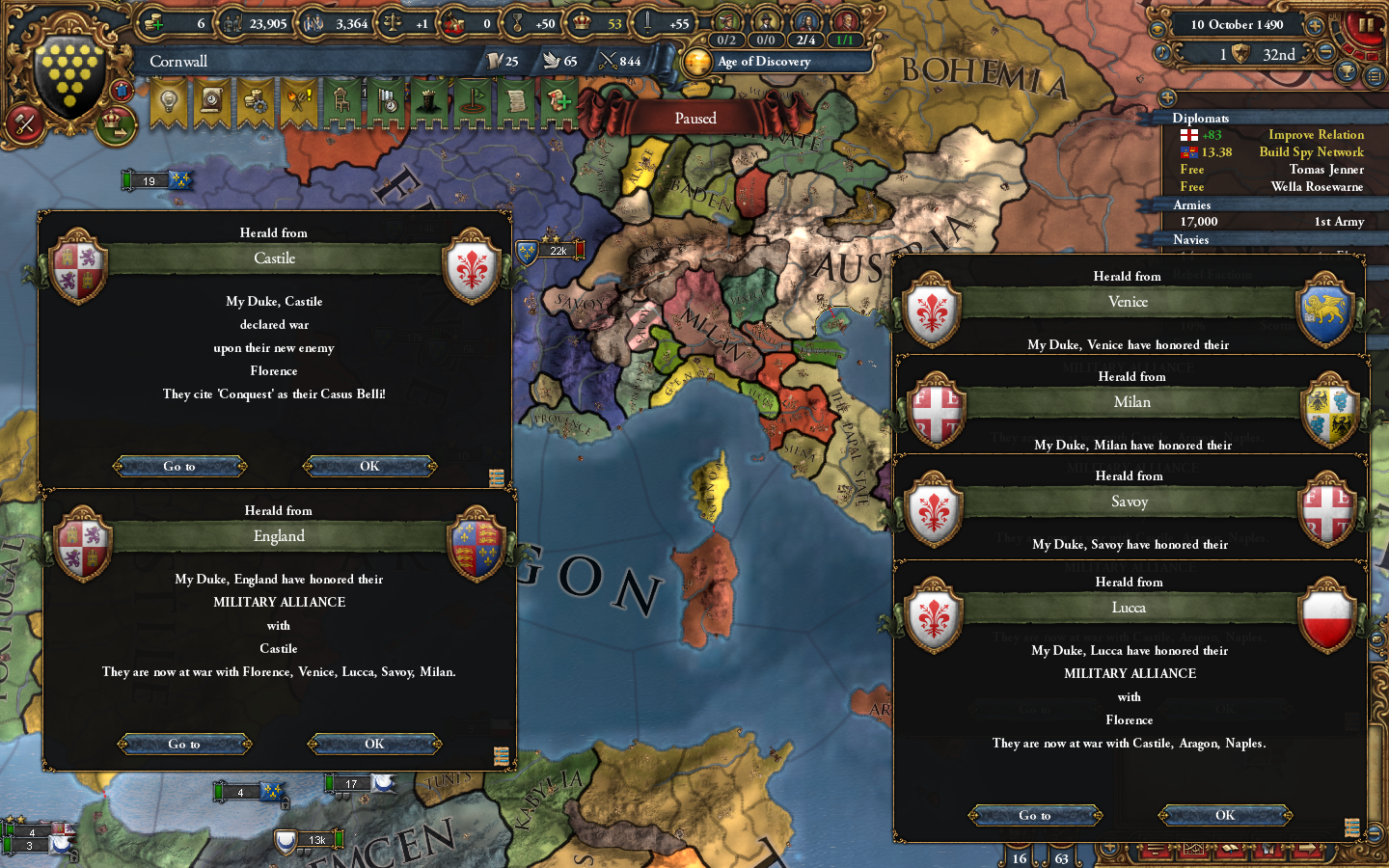Toggle the music note button
Image resolution: width=1389 pixels, height=868 pixels.
1161,51
